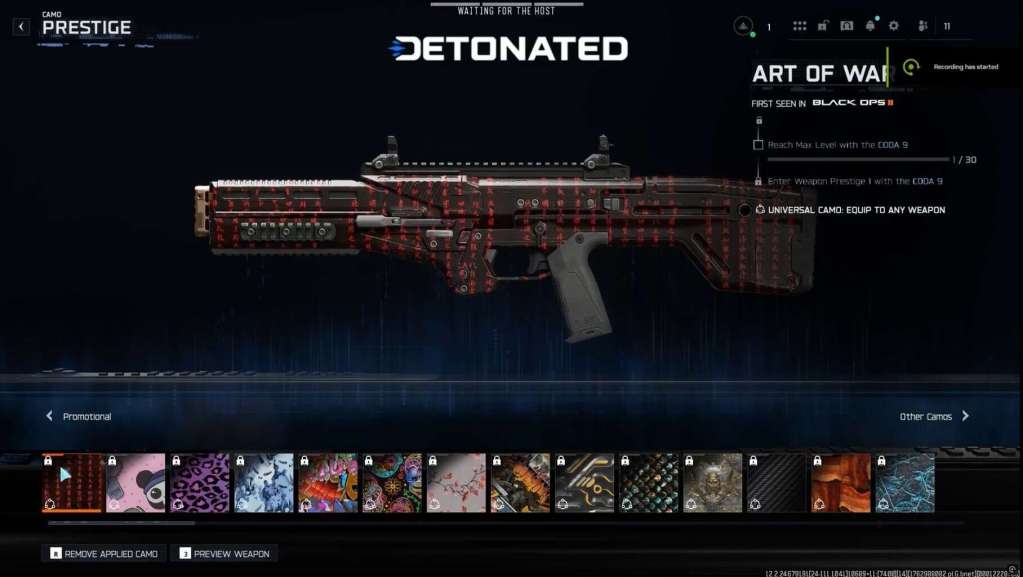This screenshot has width=1023, height=577.
Task: Select the cherry blossom branch camo
Action: (x=456, y=483)
